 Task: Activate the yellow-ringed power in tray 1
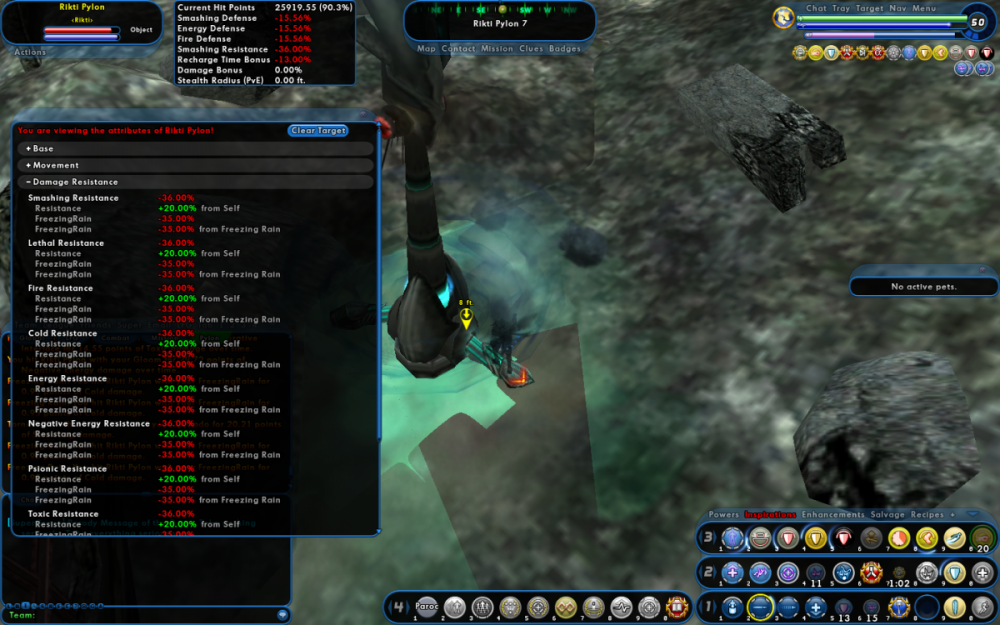760,606
